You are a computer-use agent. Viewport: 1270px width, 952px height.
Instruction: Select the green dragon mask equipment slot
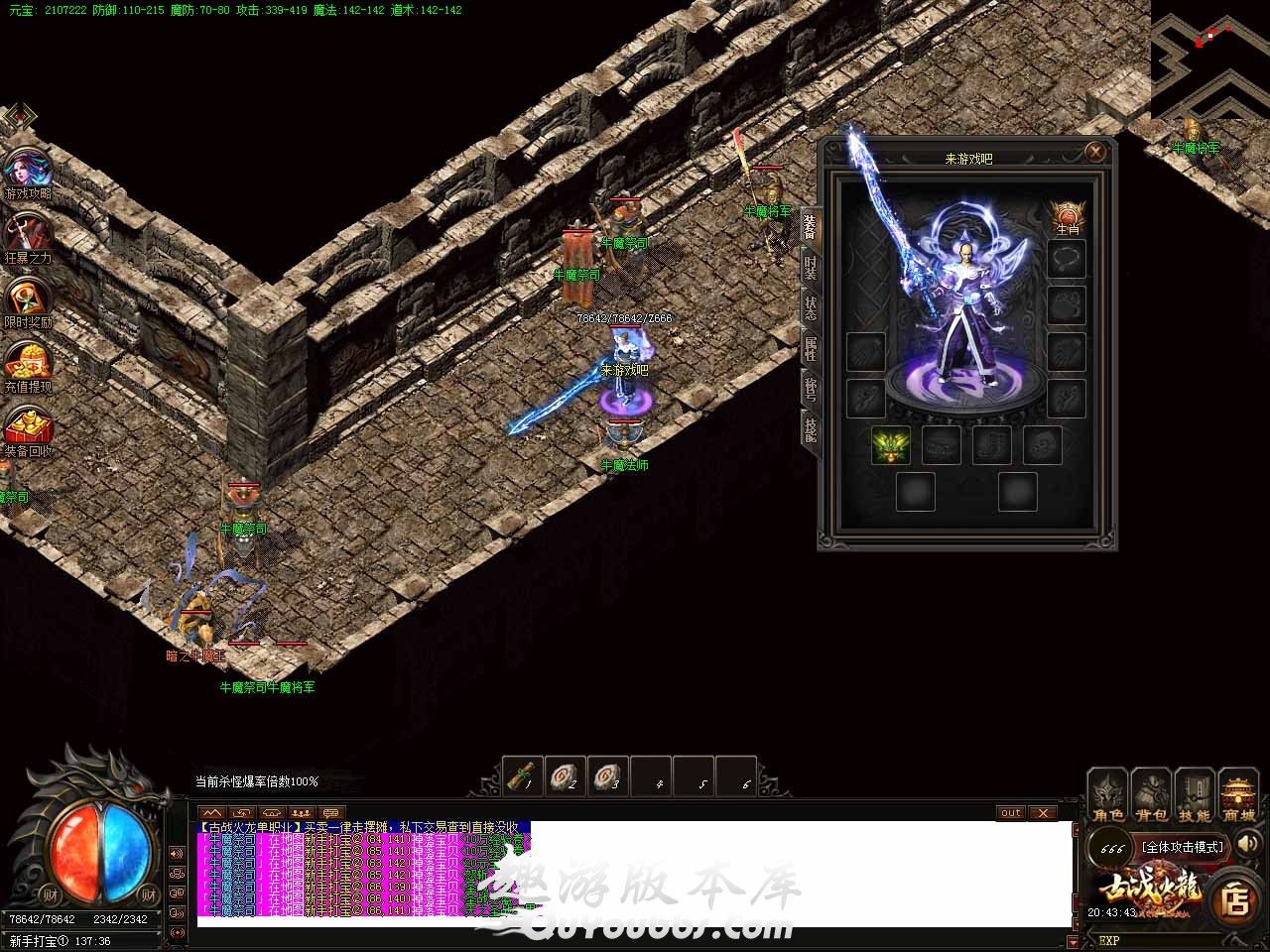click(x=891, y=446)
